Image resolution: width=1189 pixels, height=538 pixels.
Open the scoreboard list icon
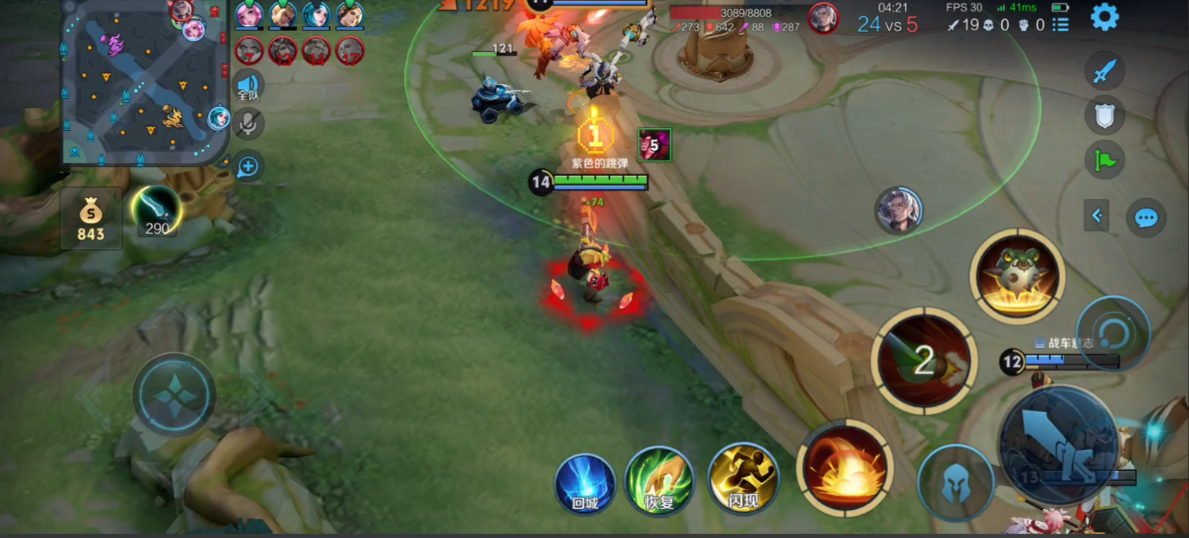tap(1061, 24)
